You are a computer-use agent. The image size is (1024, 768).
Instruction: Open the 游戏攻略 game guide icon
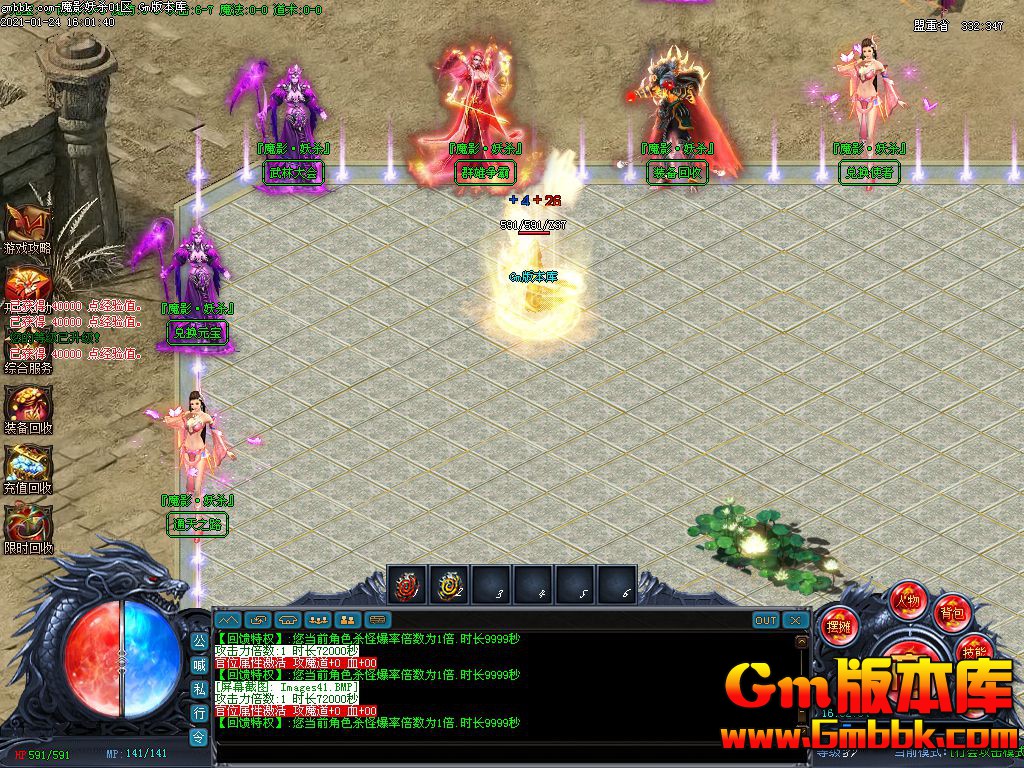coord(25,224)
